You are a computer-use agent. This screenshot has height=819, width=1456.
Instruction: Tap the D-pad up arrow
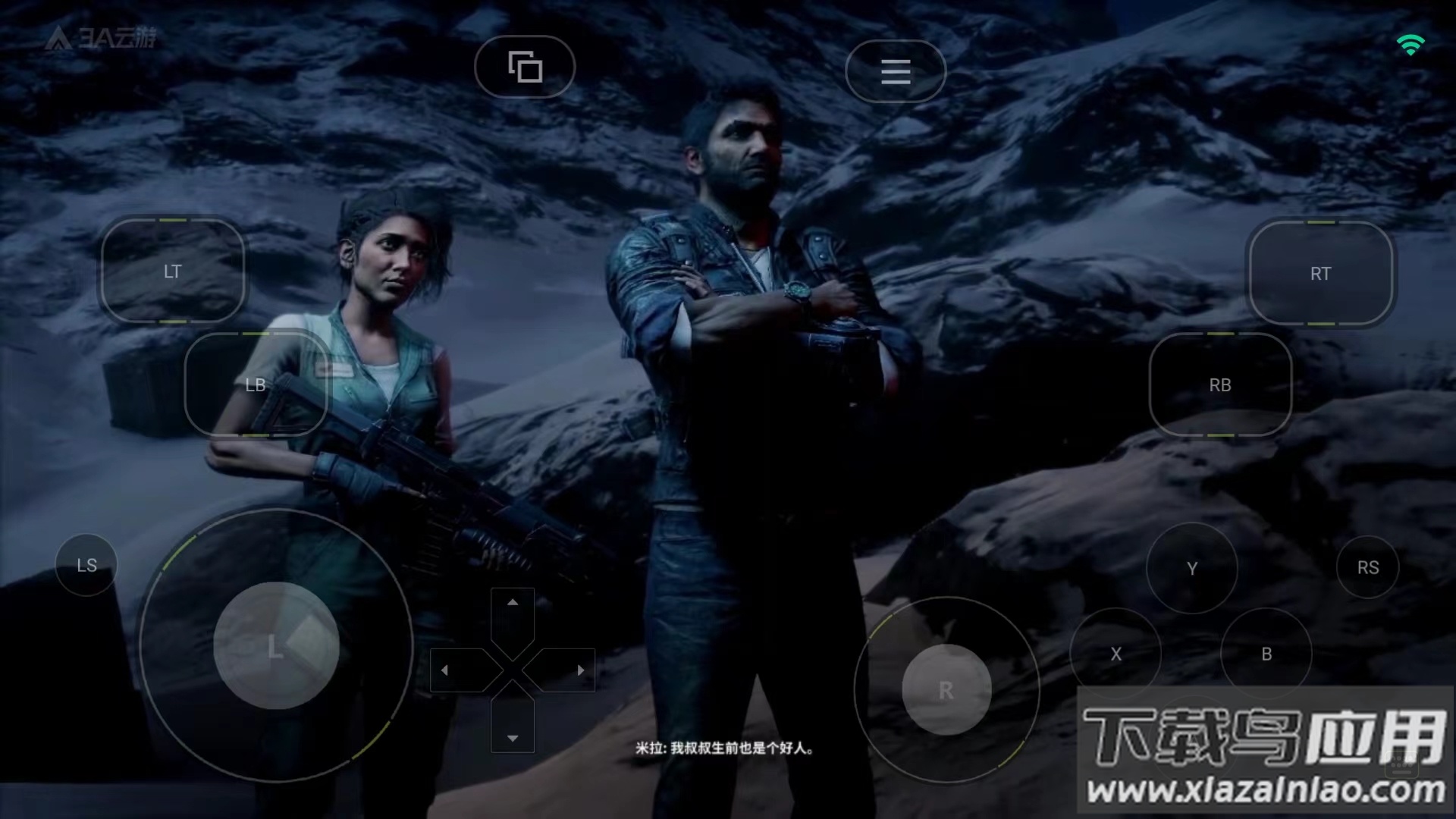(513, 603)
